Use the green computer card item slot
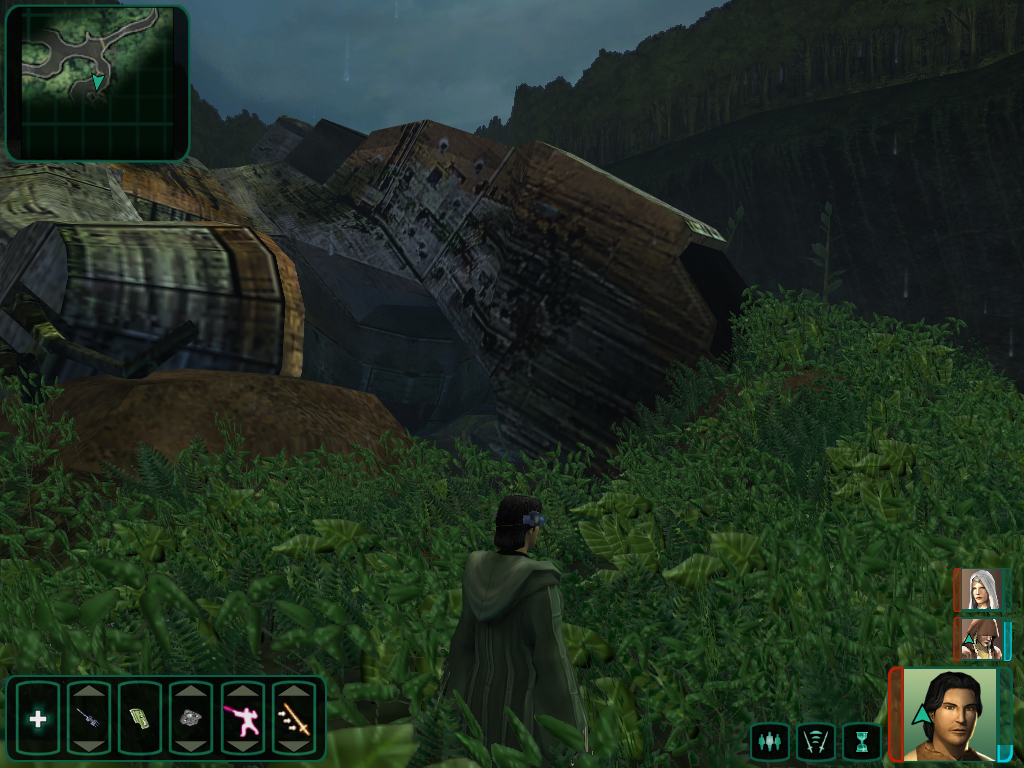 coord(140,718)
